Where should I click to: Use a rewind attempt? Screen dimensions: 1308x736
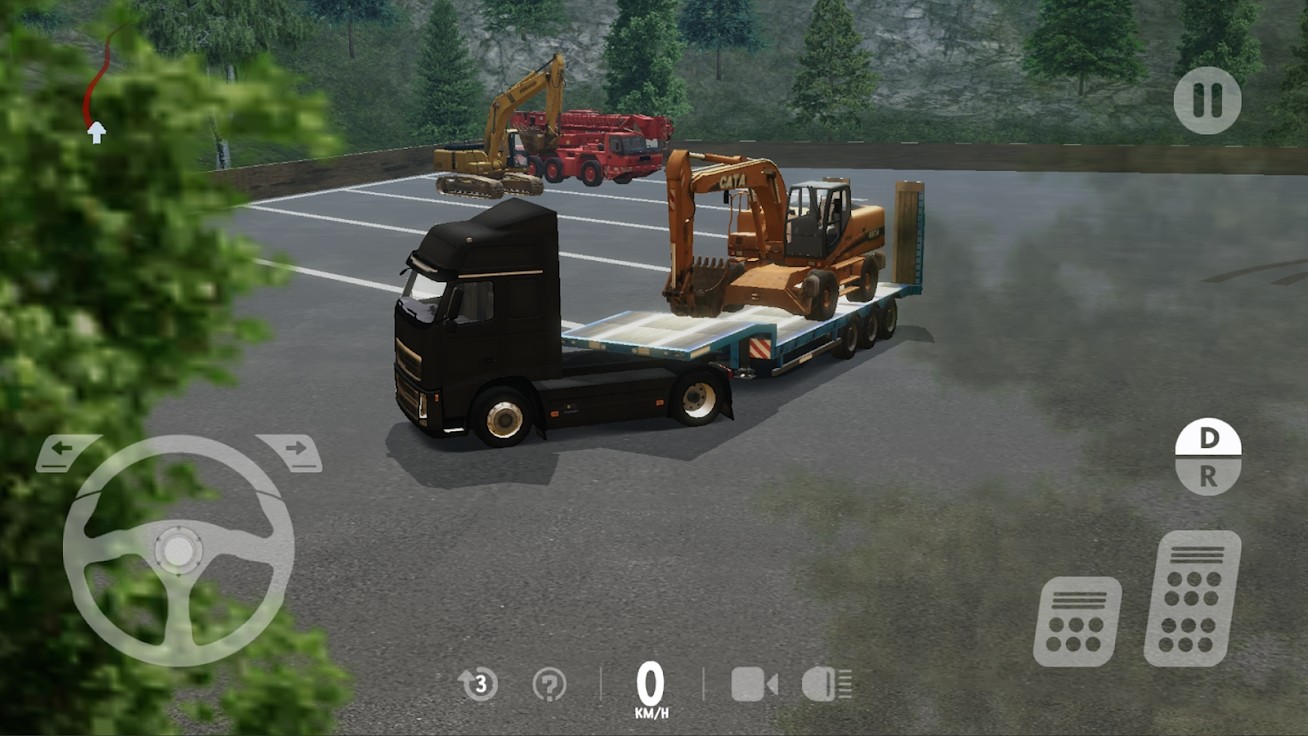477,685
